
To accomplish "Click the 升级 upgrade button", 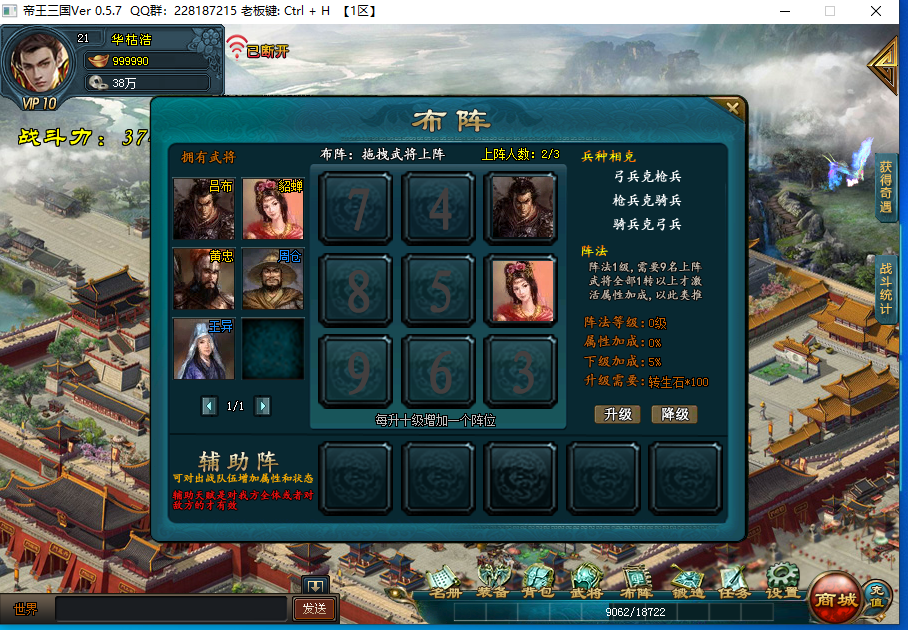I will [x=617, y=414].
